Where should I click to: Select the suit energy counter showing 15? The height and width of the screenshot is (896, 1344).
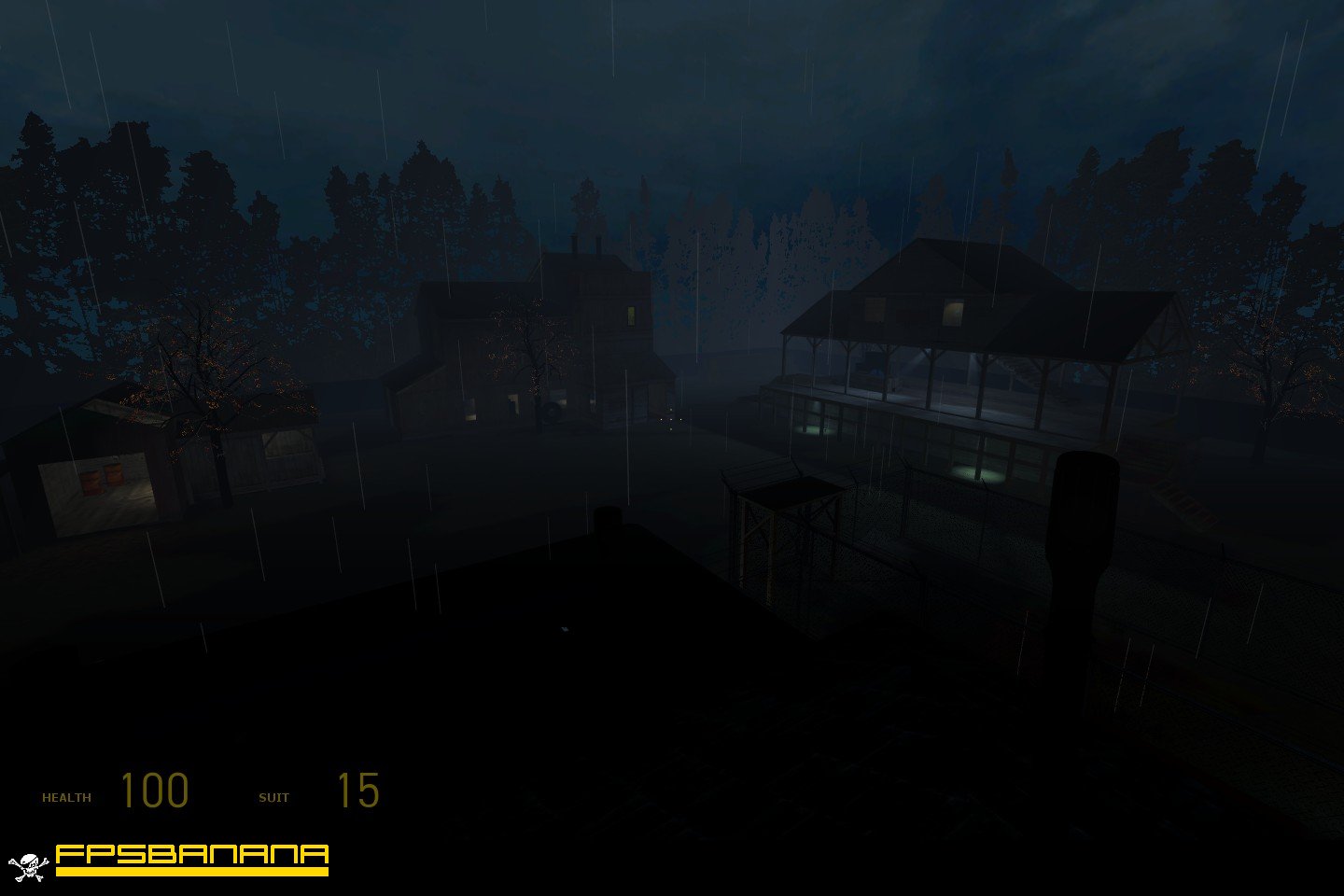[358, 791]
